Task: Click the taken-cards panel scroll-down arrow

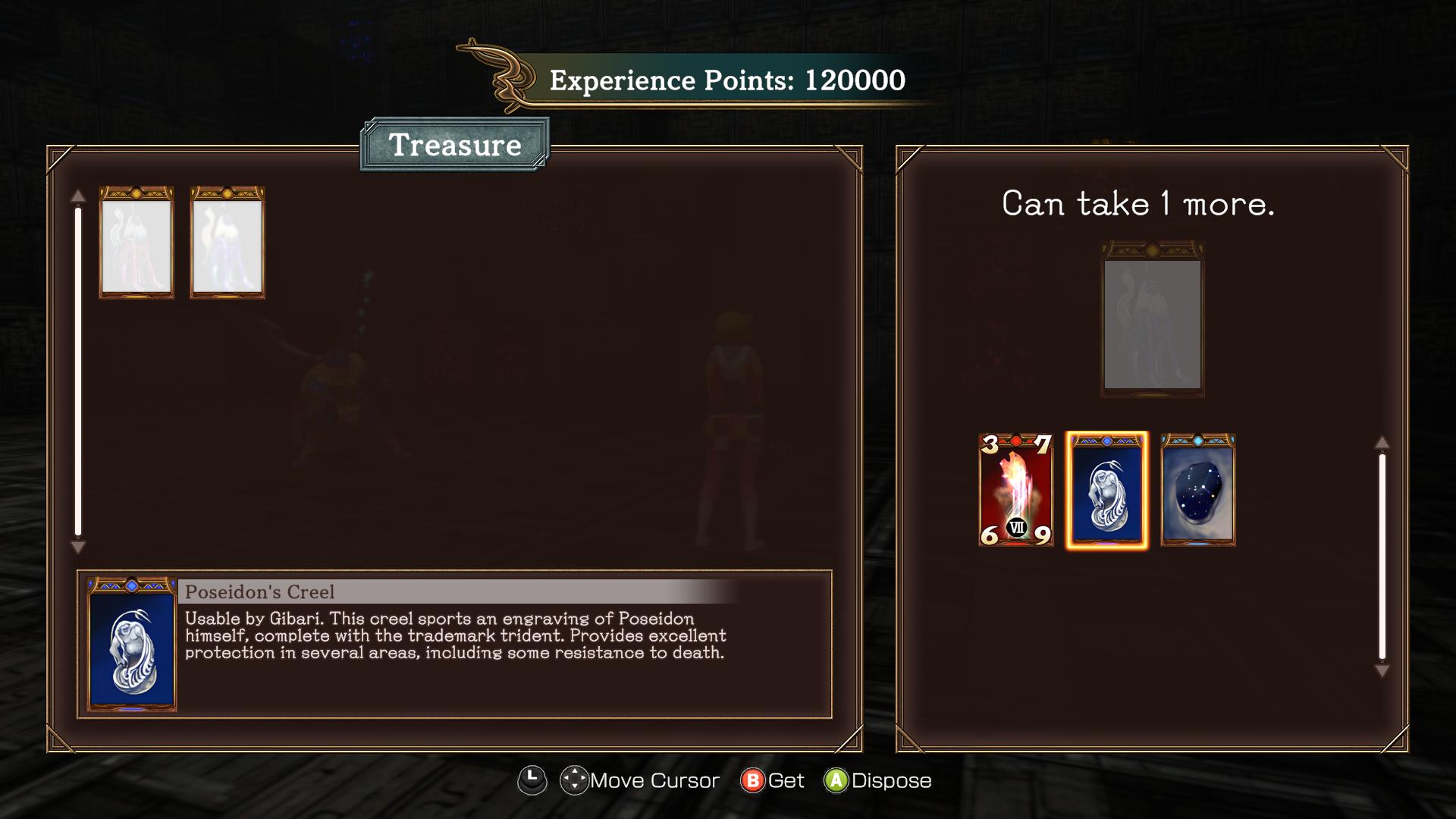Action: (x=1382, y=671)
